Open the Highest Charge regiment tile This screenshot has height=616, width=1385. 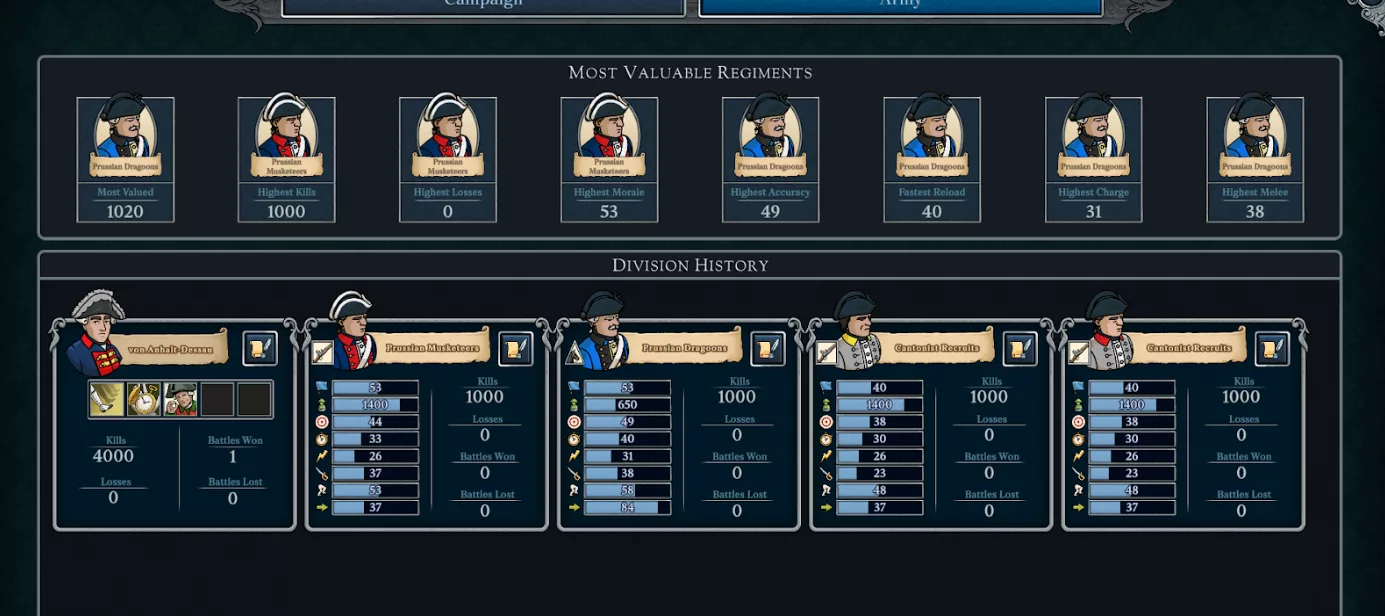point(1094,159)
